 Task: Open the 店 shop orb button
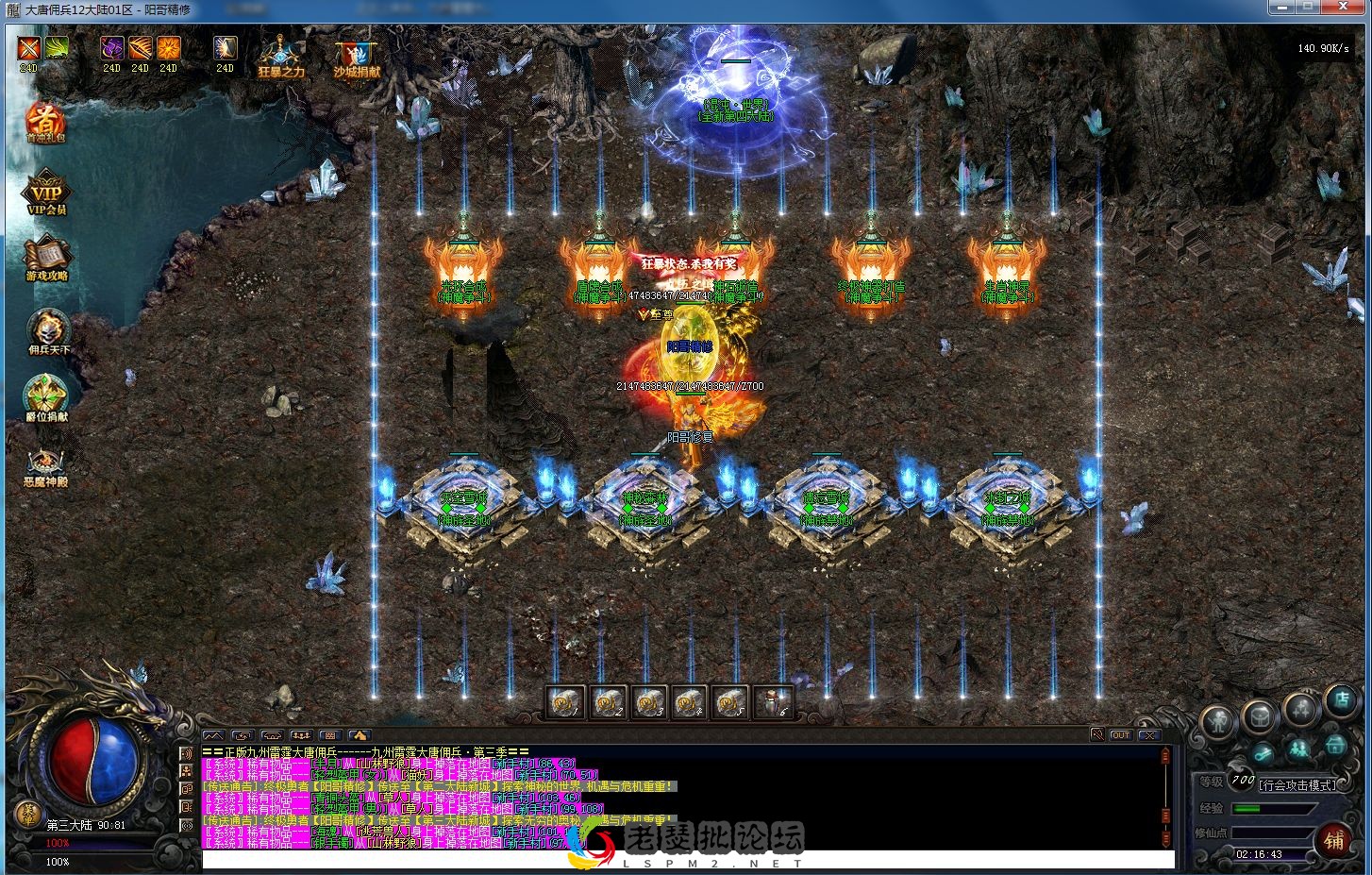coord(1340,701)
